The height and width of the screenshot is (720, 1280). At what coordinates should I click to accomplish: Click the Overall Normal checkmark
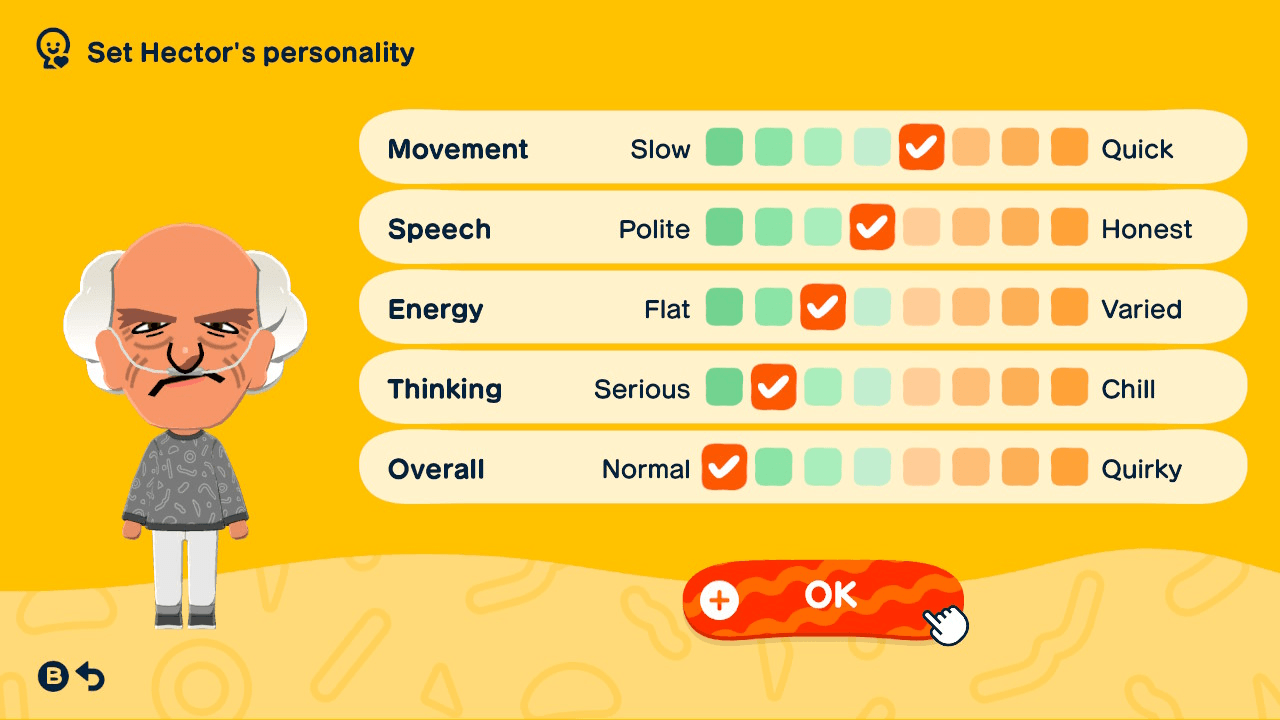tap(724, 467)
